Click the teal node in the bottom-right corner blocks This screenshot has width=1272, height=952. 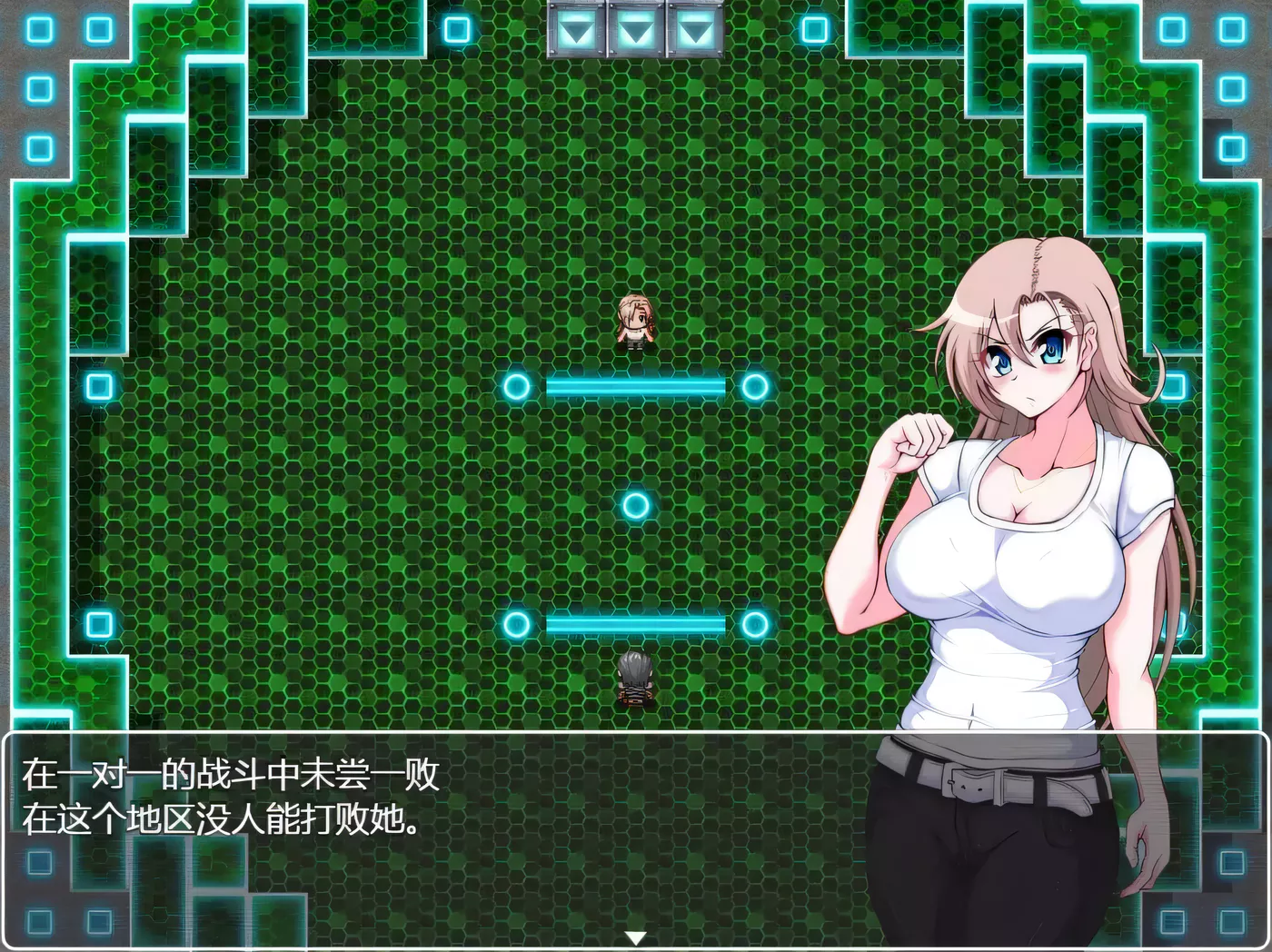pos(1233,920)
